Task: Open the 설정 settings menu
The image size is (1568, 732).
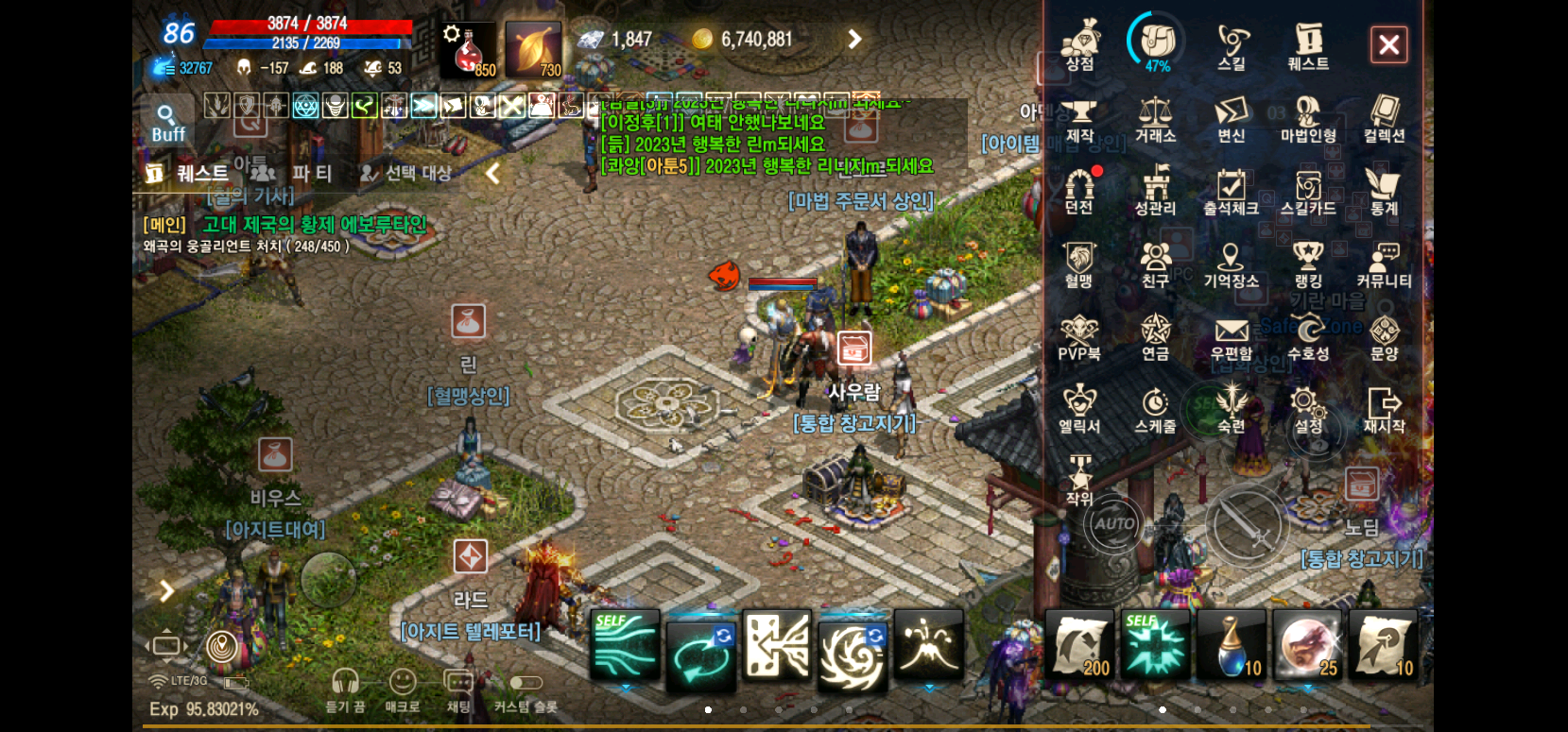Action: 1308,410
